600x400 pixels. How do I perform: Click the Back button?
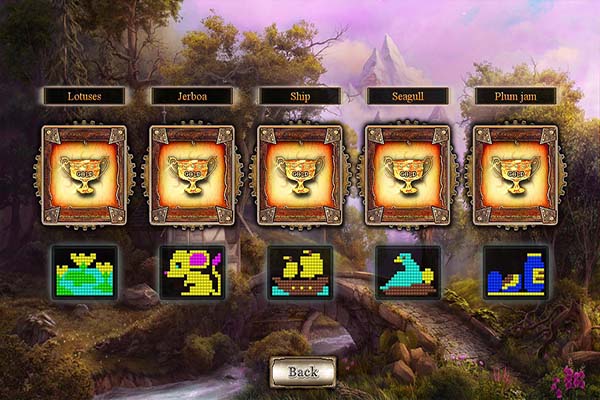click(x=302, y=371)
